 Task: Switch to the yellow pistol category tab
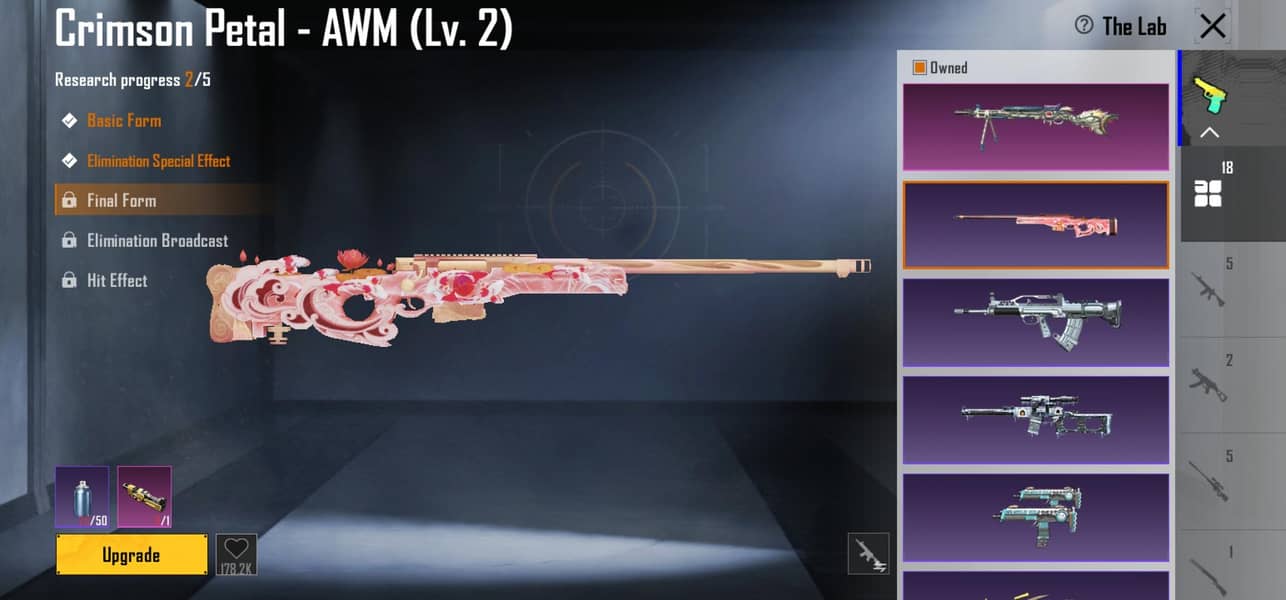pos(1210,96)
